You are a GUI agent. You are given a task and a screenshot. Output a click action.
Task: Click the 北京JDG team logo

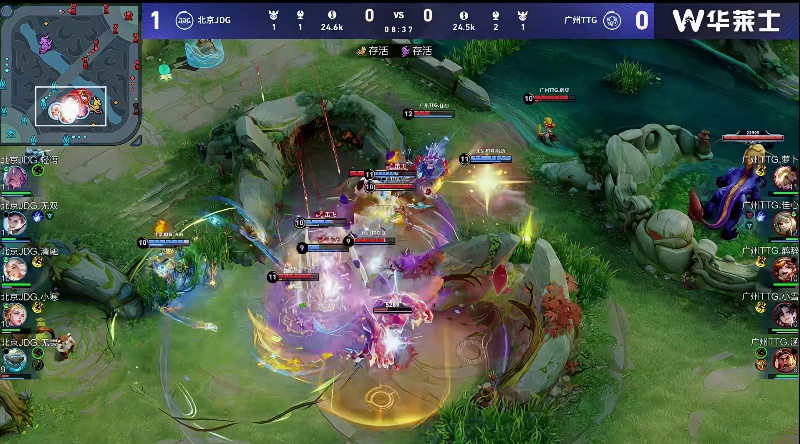click(x=184, y=19)
